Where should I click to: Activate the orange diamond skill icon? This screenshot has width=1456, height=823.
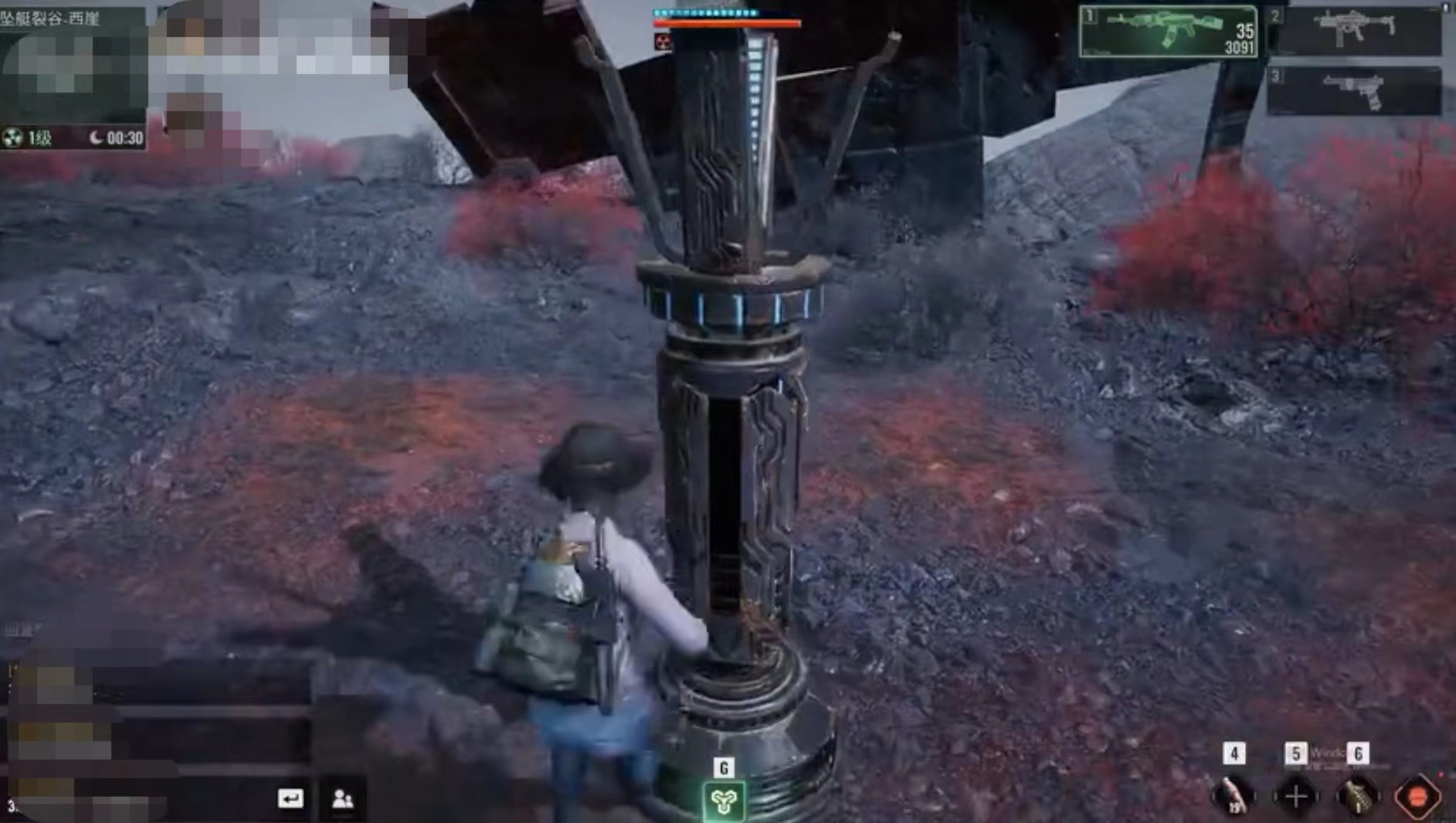(x=1417, y=797)
